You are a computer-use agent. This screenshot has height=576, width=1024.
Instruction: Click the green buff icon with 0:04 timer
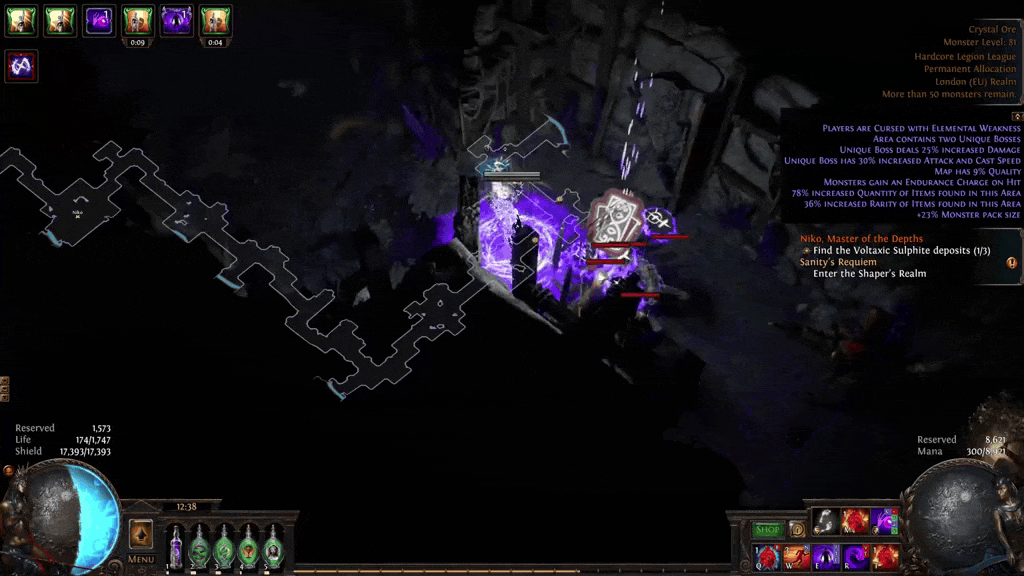[x=215, y=20]
